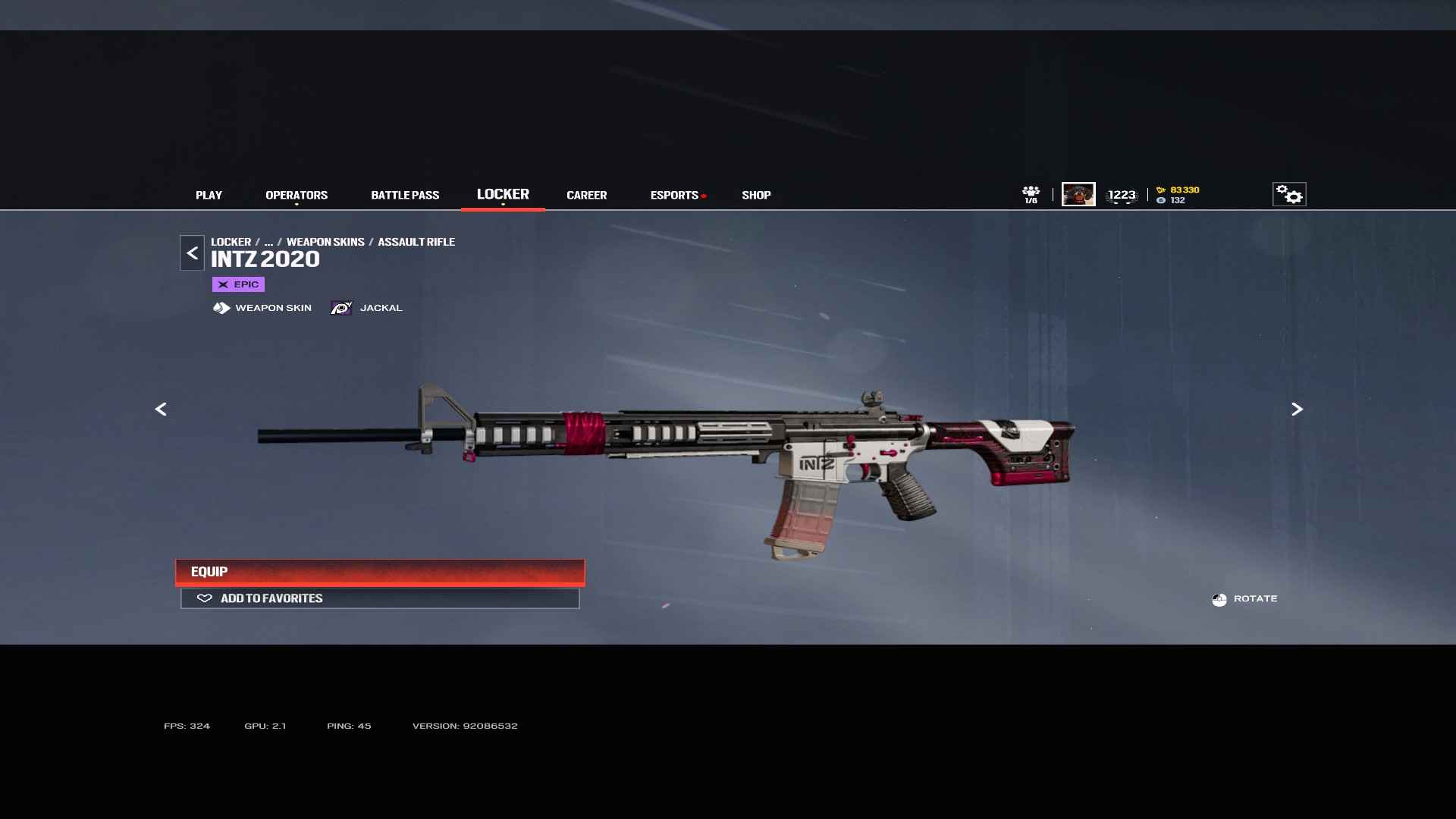Visit the Shop tab

756,195
